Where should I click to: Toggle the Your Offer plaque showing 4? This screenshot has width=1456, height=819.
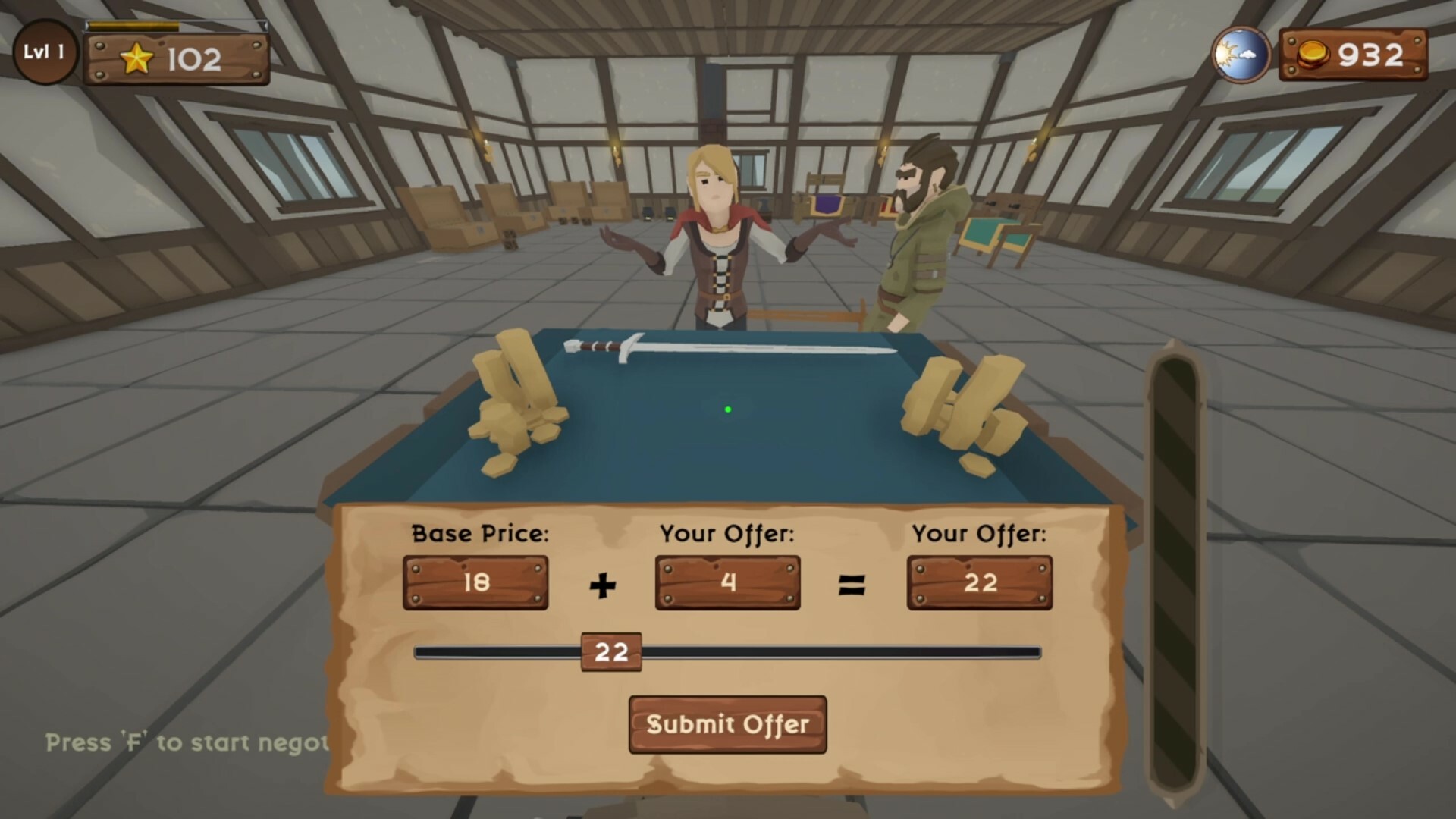[726, 582]
